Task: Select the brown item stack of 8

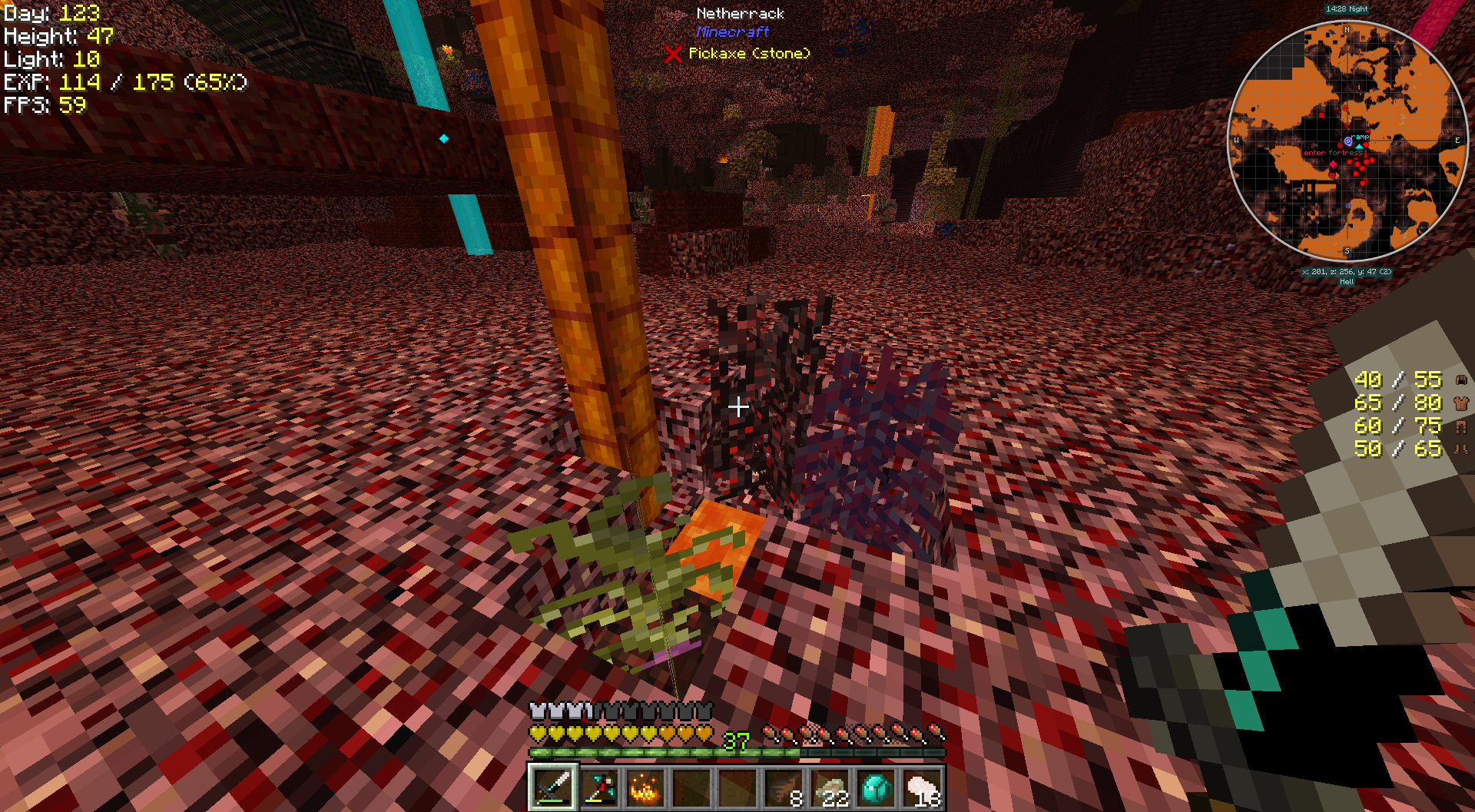Action: pyautogui.click(x=784, y=787)
